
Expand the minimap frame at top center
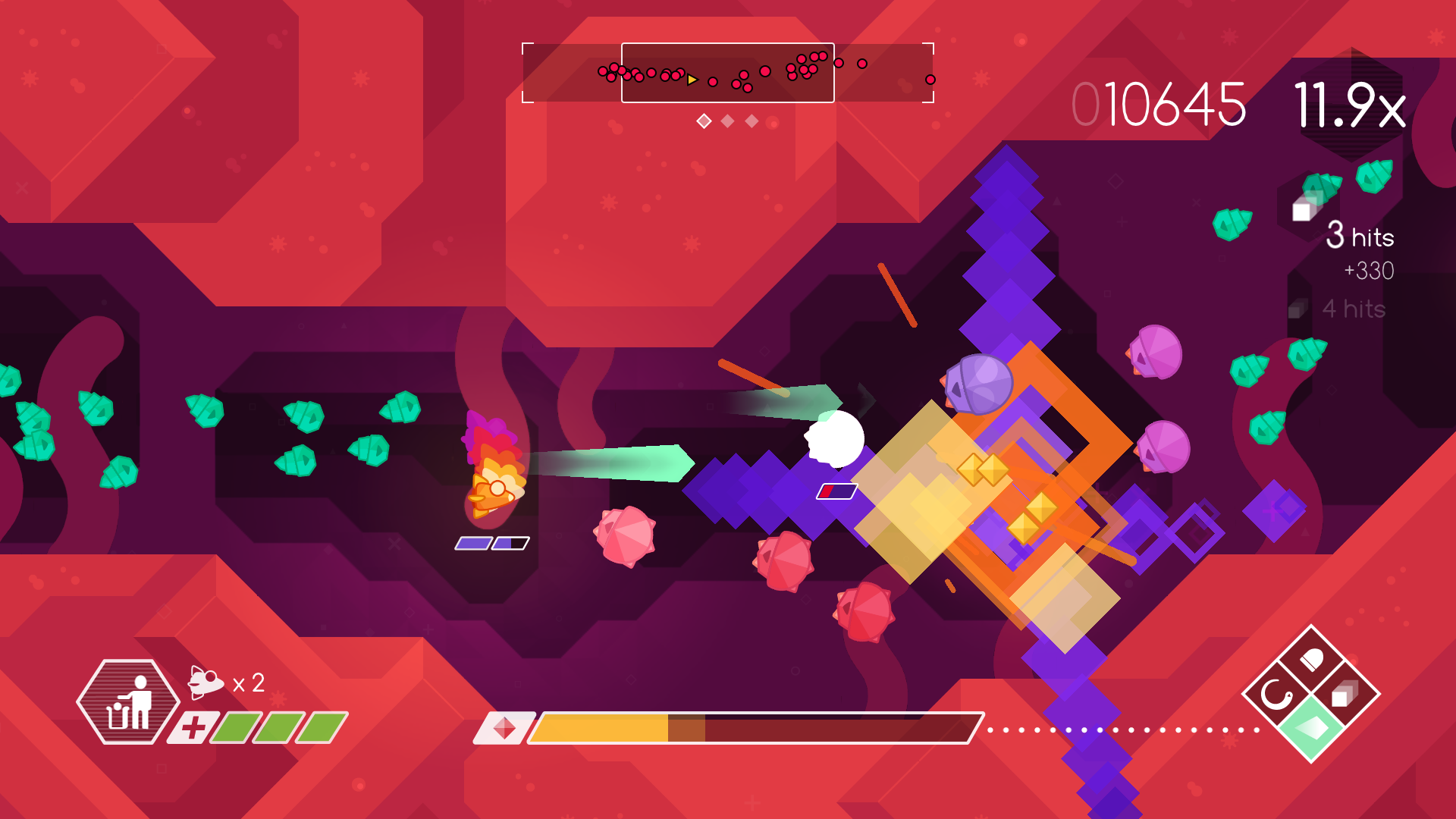point(728,74)
